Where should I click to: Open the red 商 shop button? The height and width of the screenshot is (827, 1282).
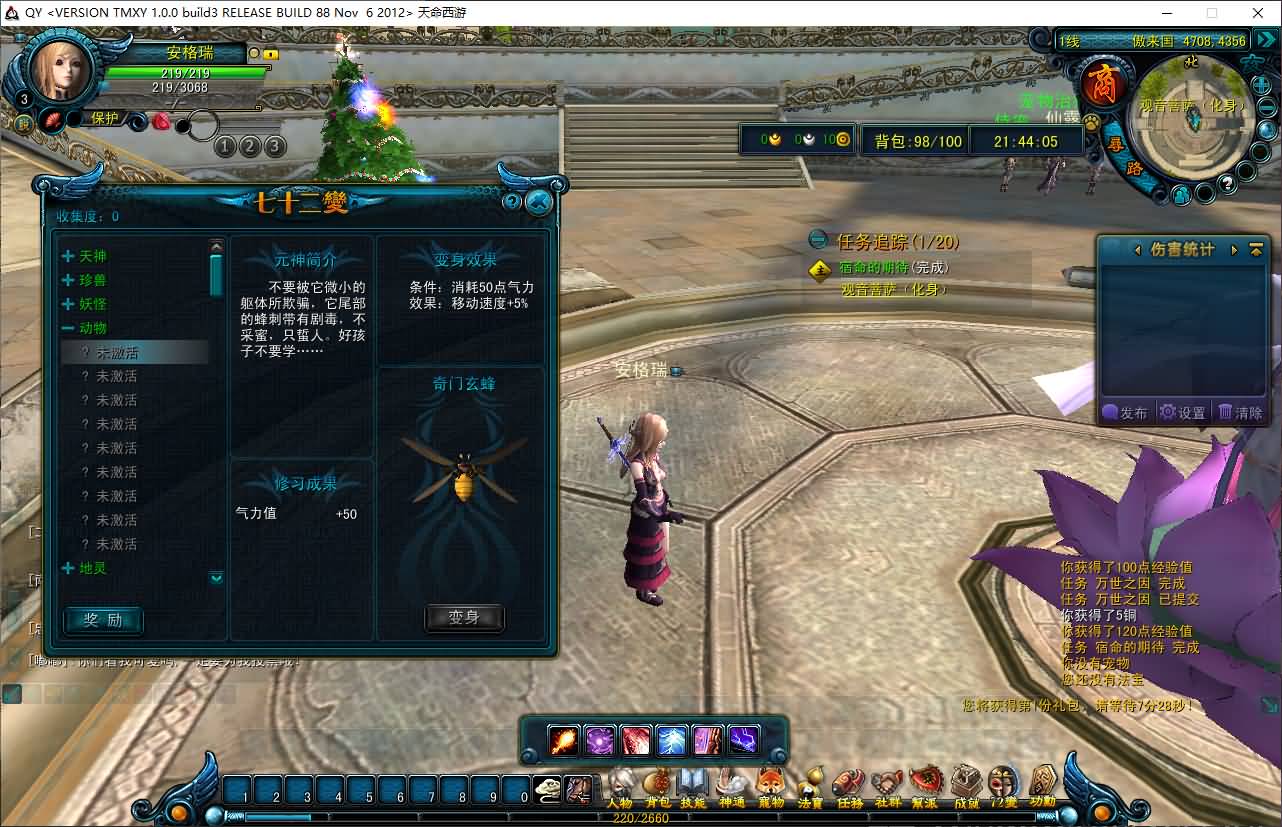(x=1104, y=84)
